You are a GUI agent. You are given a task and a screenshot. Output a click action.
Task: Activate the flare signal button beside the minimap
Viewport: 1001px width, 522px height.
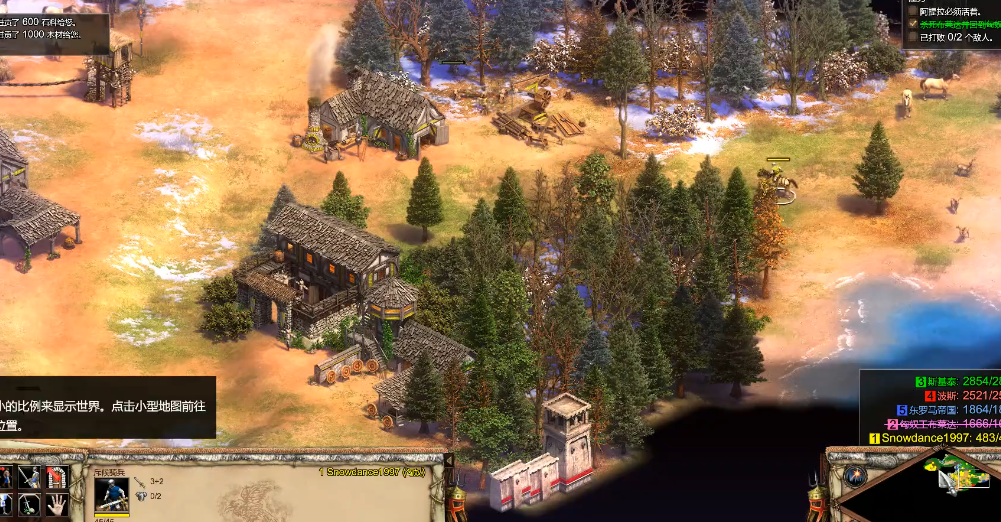click(x=854, y=474)
